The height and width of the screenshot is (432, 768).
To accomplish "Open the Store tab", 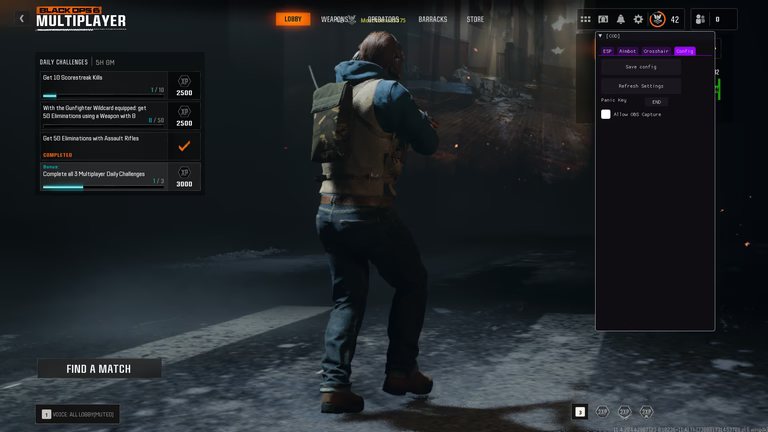I will coord(475,19).
